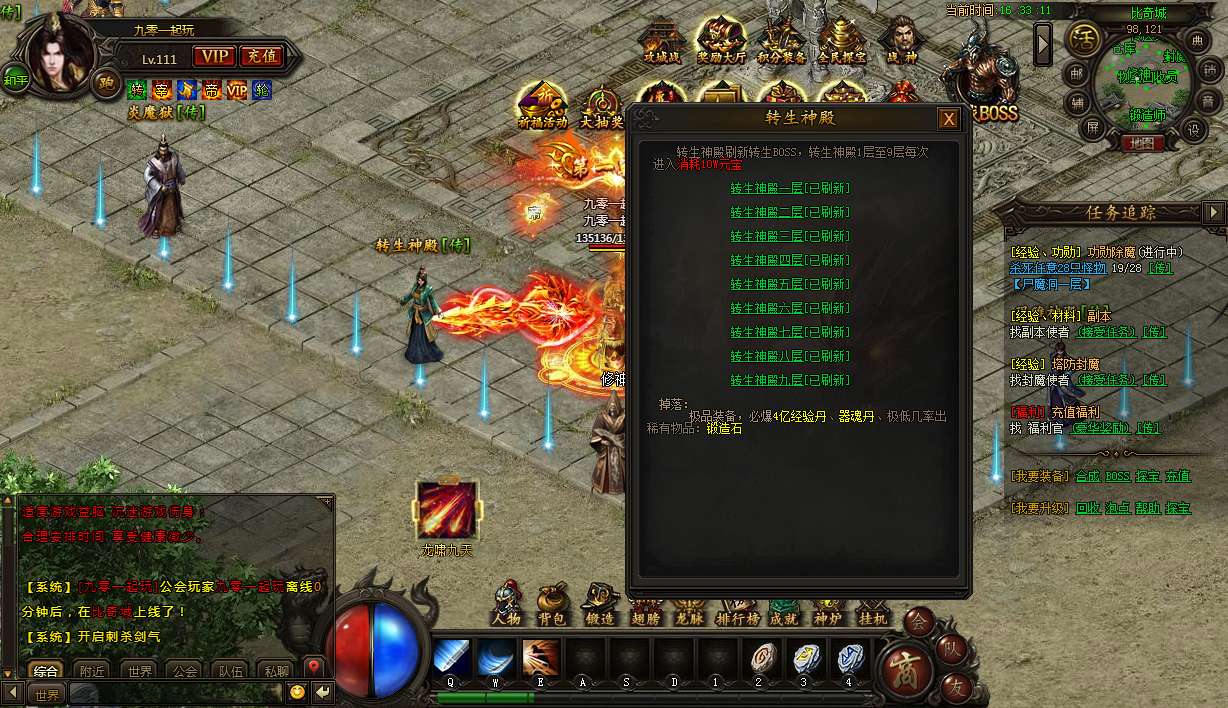Viewport: 1228px width, 708px height.
Task: Switch chat to the 公会 tab
Action: click(182, 671)
